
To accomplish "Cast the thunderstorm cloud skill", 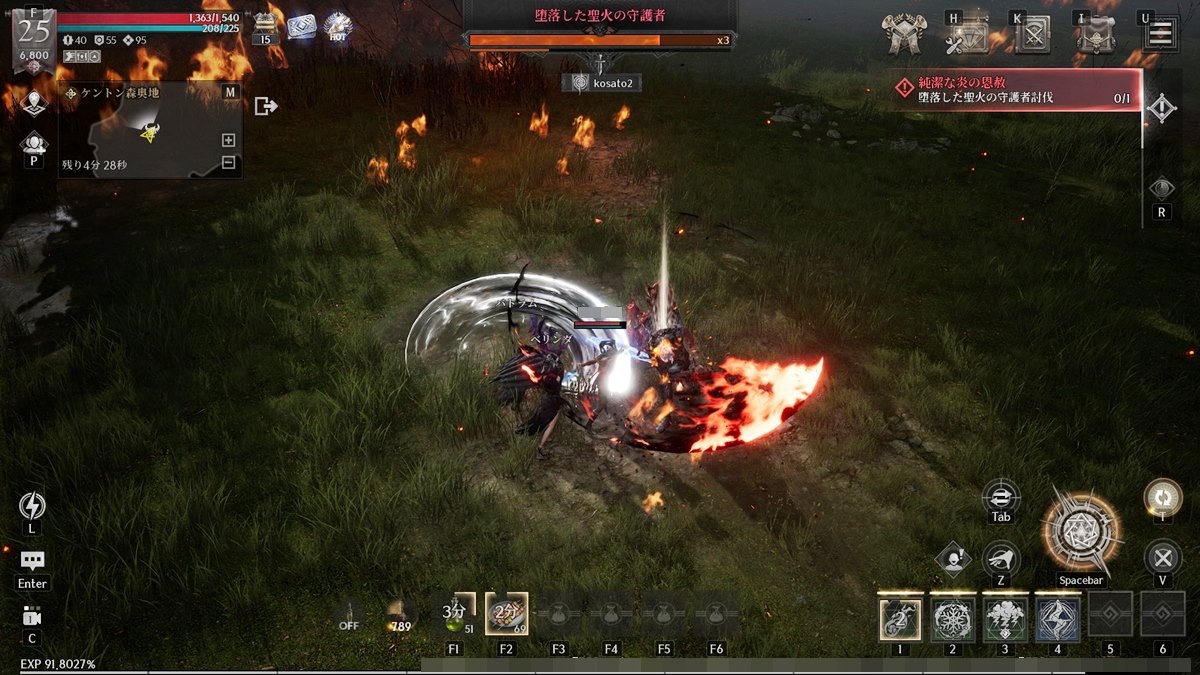I will coord(1004,619).
